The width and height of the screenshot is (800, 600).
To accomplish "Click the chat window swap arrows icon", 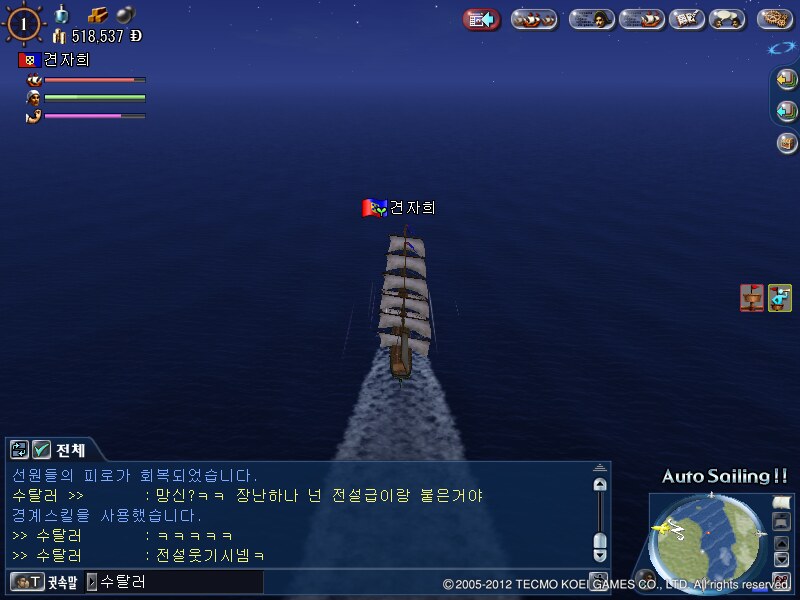I will click(20, 450).
